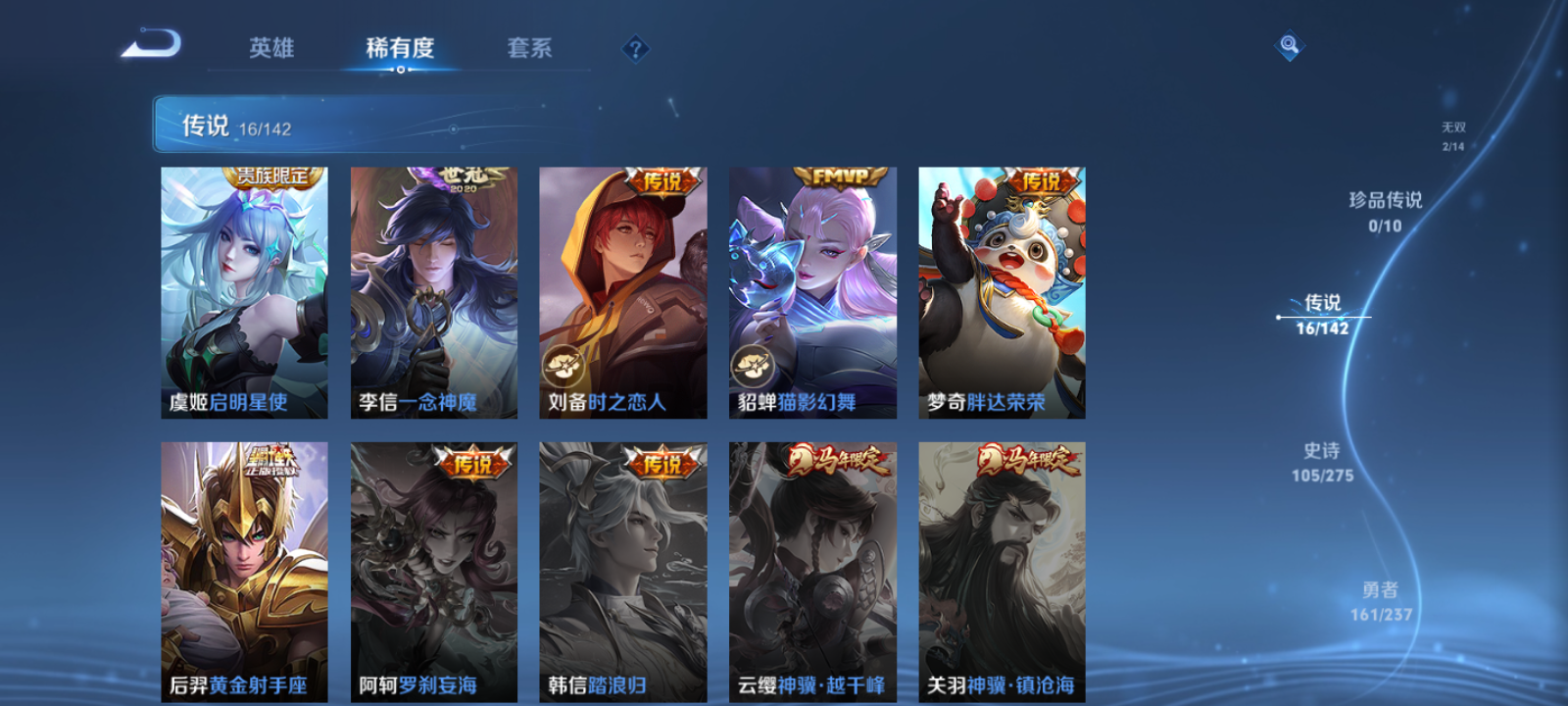Select the 稀有度 tab
Screen dimensions: 1568x706
point(399,47)
